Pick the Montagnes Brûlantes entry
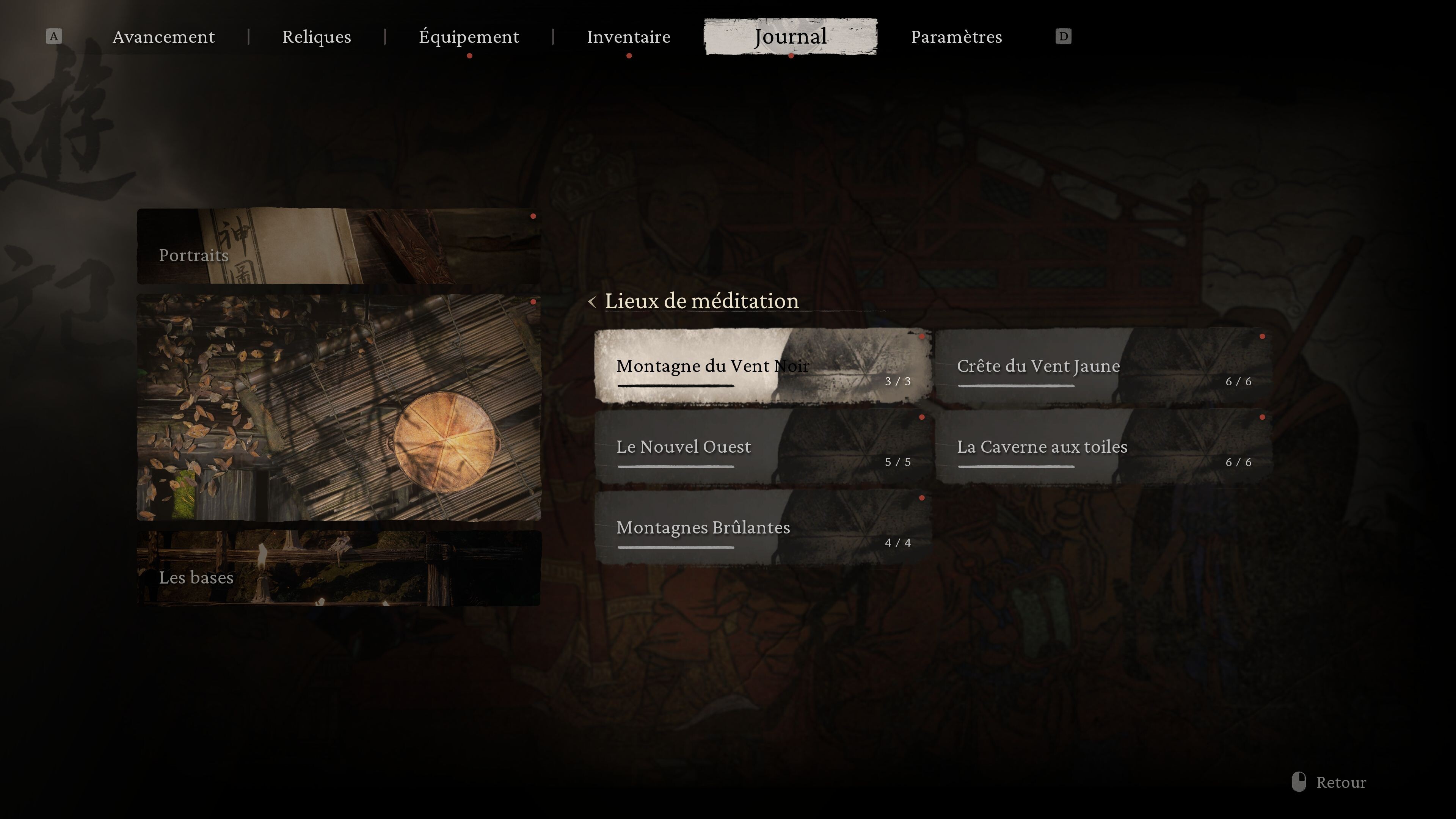 tap(763, 528)
